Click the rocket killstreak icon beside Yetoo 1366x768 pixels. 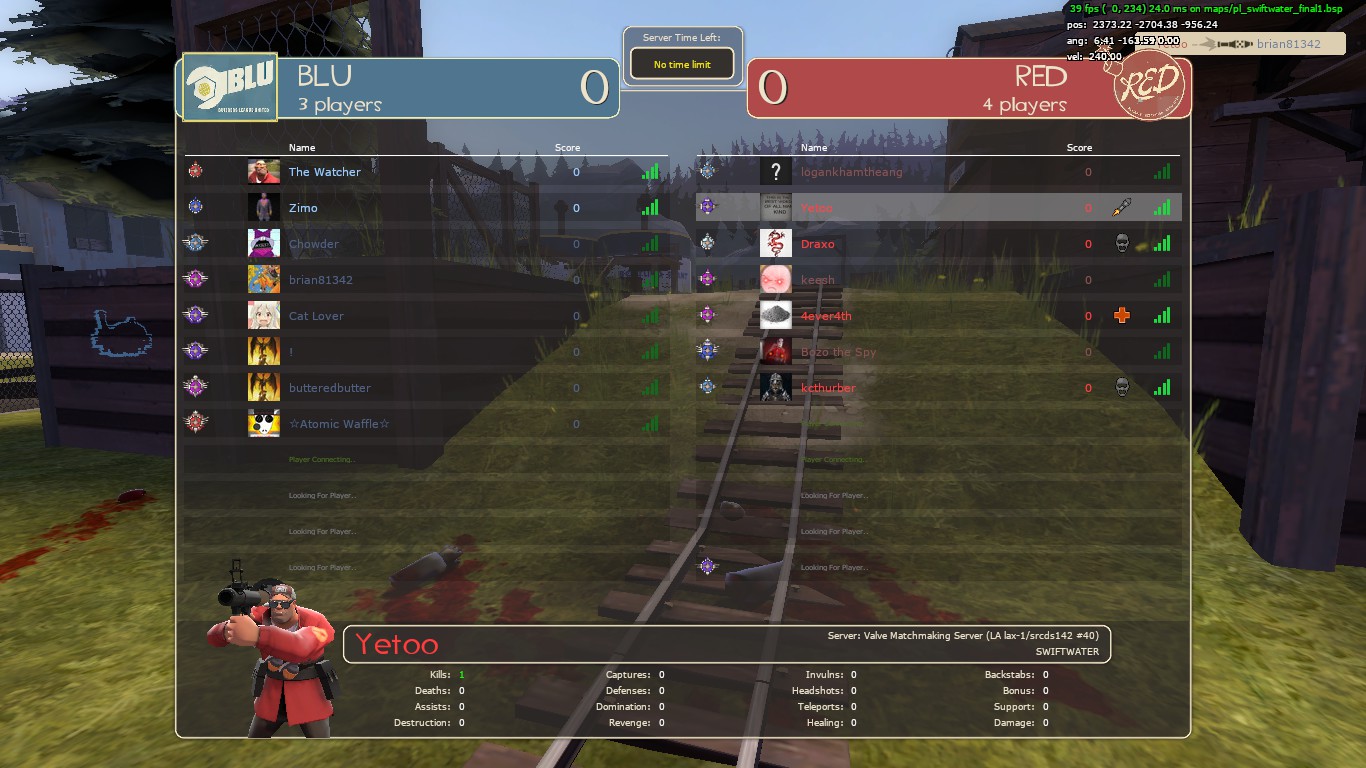click(x=1123, y=207)
